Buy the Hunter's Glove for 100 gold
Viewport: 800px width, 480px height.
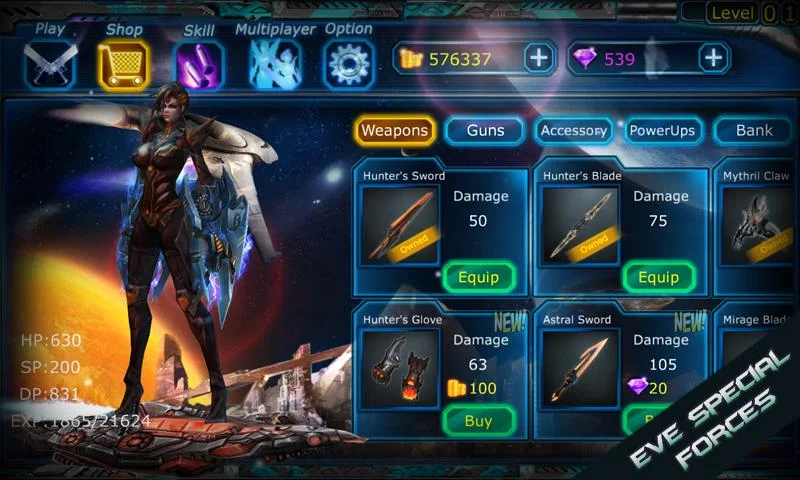coord(478,421)
